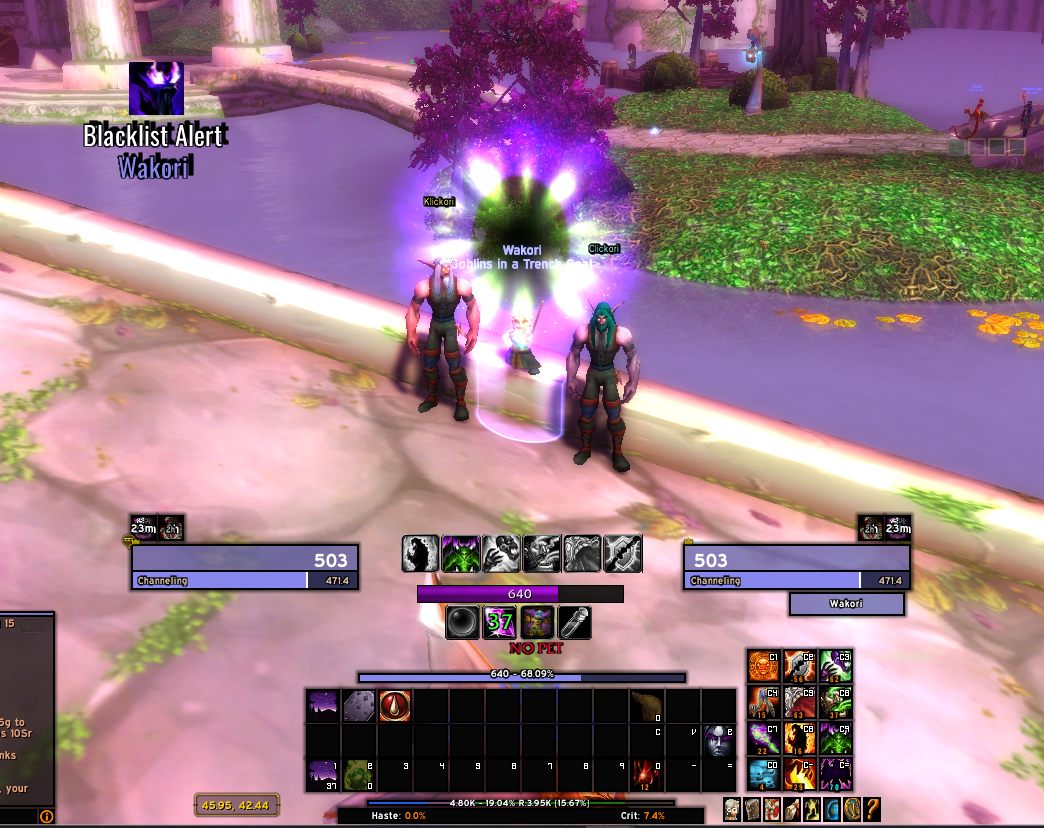Click the red blood drop action button
The width and height of the screenshot is (1044, 828).
click(x=394, y=705)
